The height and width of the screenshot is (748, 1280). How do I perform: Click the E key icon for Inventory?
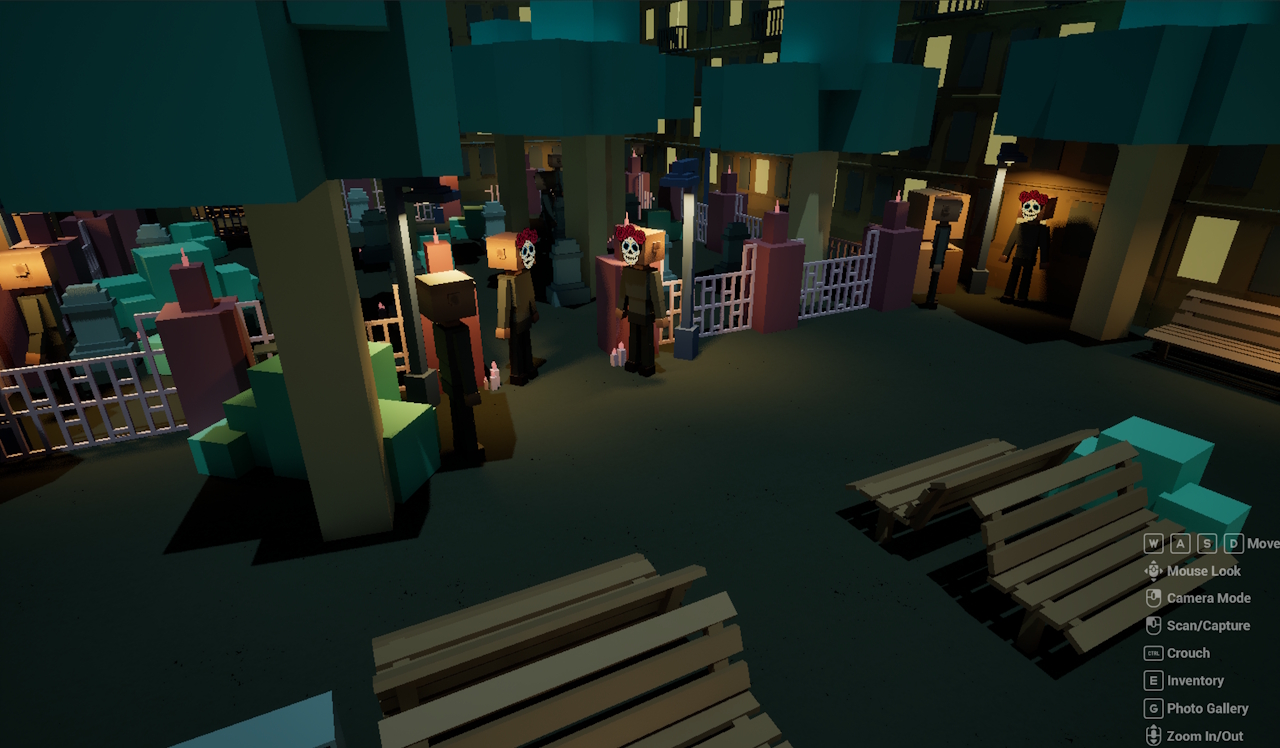1152,680
